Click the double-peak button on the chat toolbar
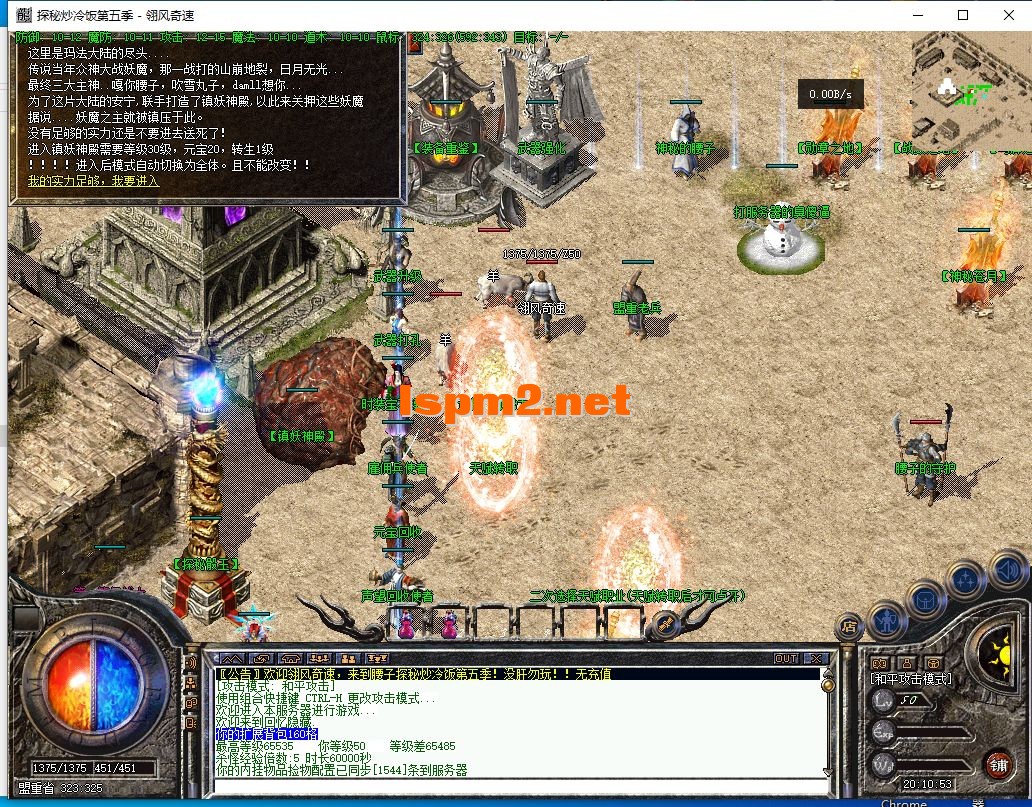The width and height of the screenshot is (1032, 807). (231, 658)
